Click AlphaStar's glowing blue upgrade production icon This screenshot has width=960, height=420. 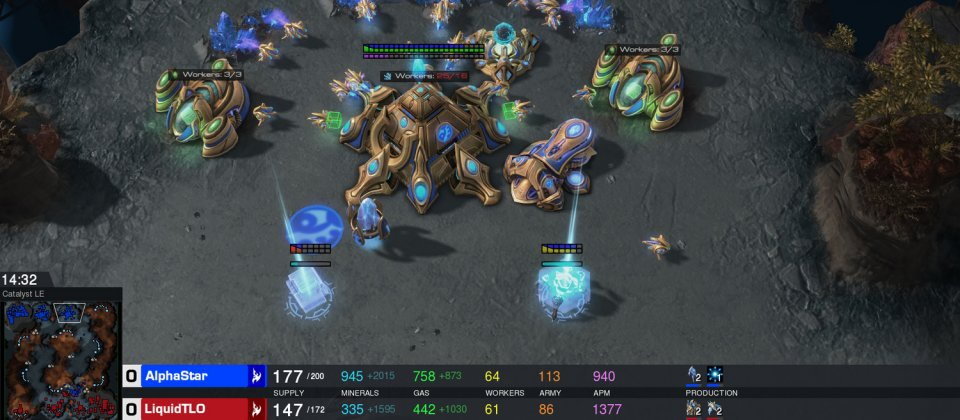[x=715, y=375]
